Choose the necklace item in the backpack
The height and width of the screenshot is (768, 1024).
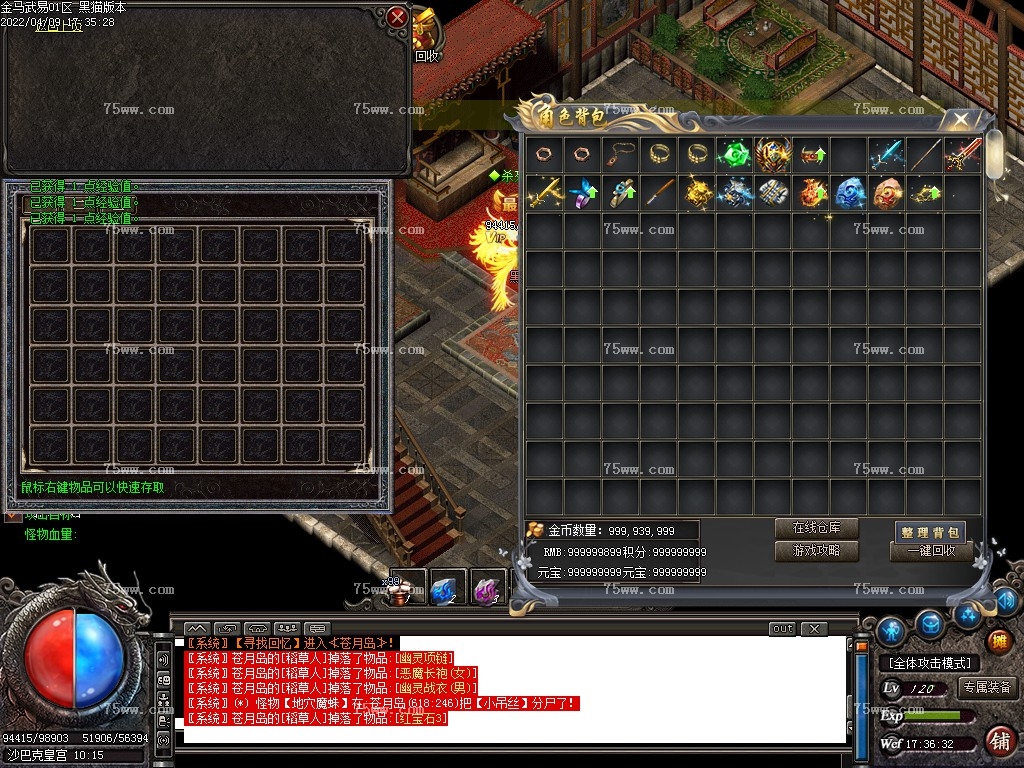tap(619, 155)
